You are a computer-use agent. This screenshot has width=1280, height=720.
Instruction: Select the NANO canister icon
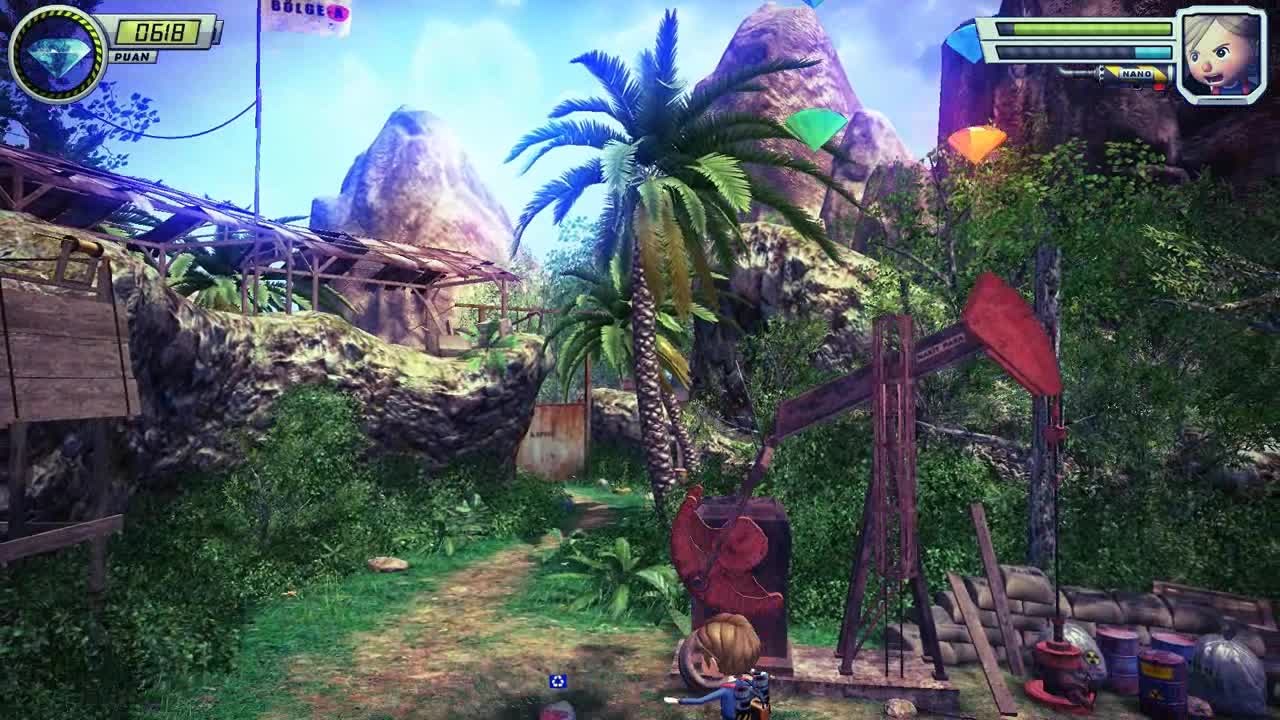point(1136,73)
